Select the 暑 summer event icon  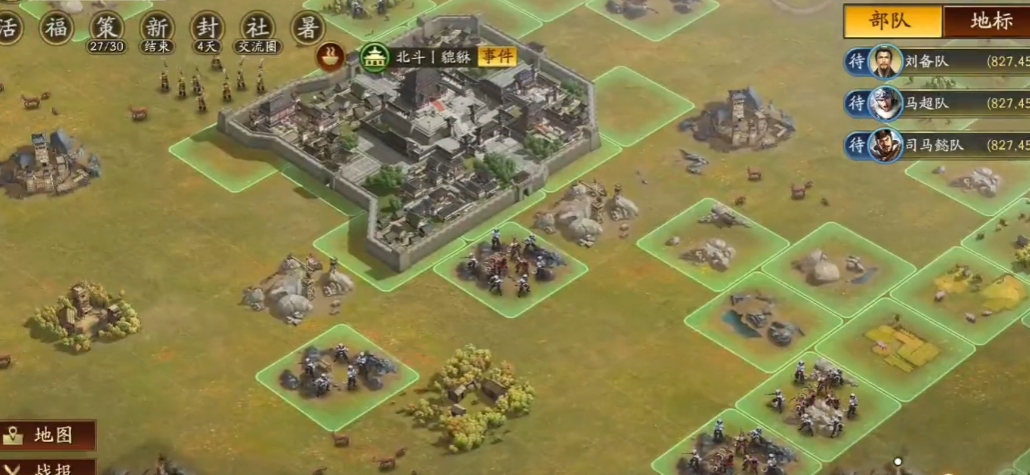coord(308,27)
